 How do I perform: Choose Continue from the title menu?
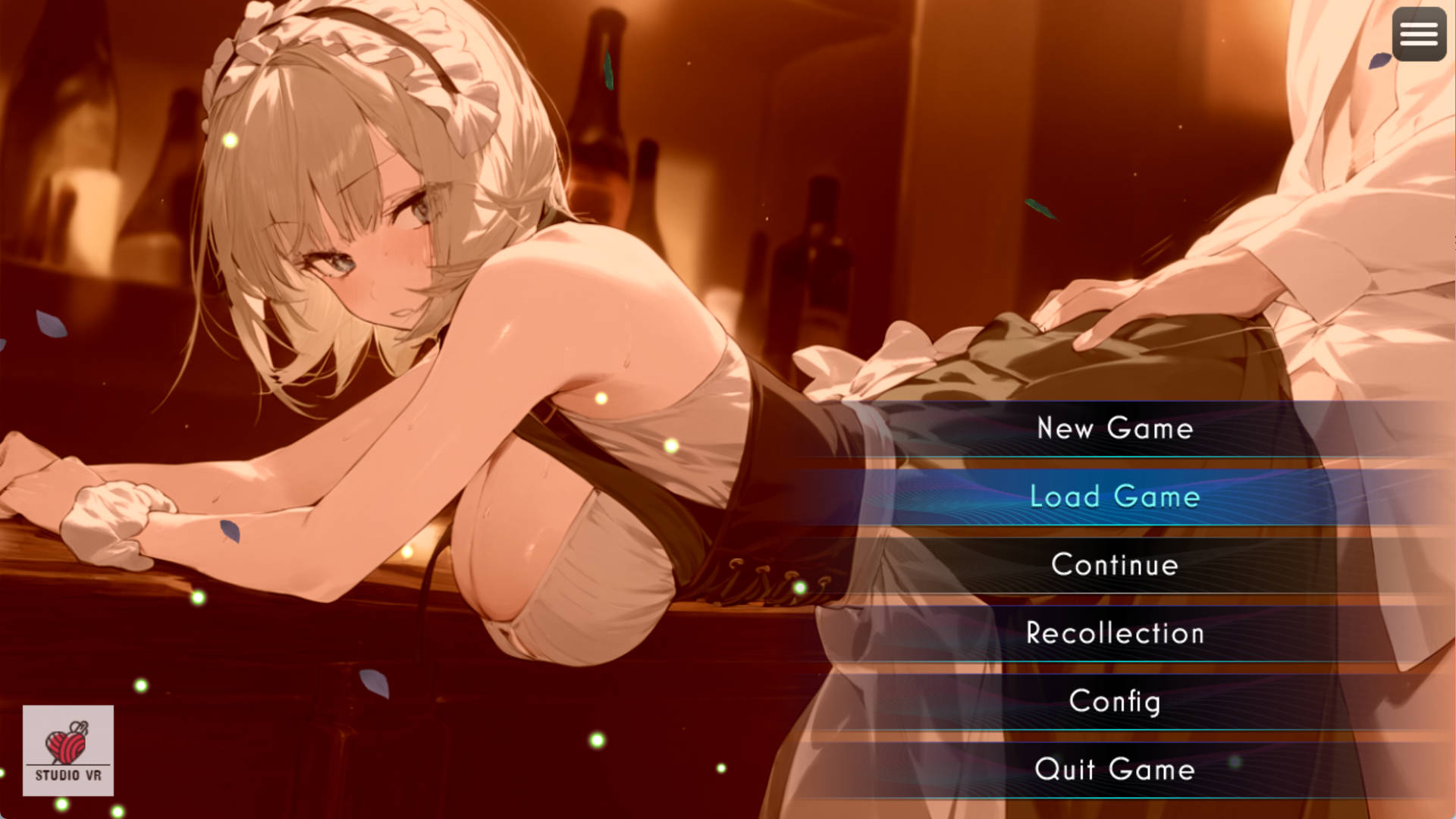(x=1115, y=565)
